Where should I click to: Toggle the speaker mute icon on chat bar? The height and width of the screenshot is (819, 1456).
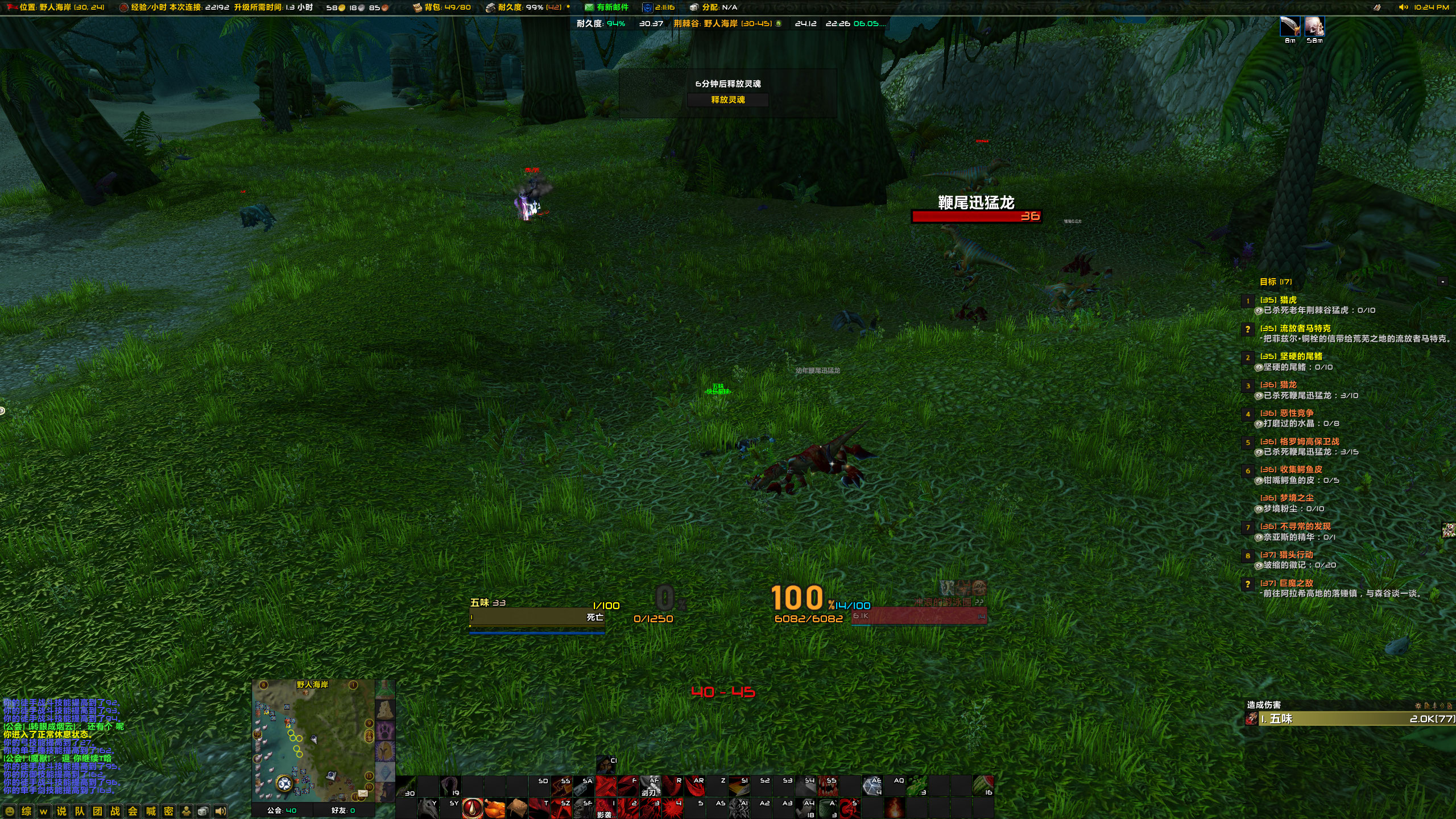221,810
